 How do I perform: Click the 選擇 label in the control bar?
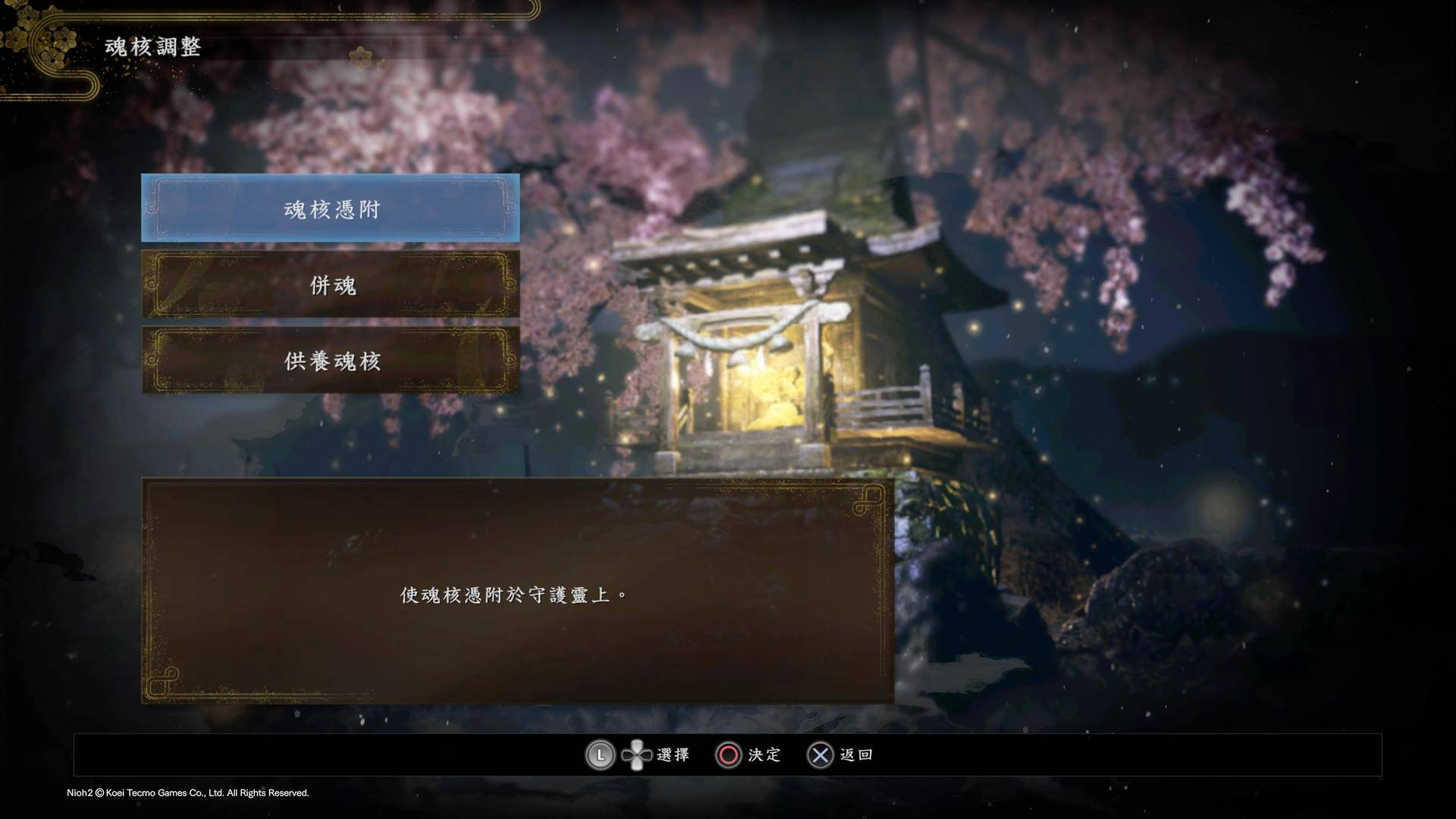(x=673, y=755)
